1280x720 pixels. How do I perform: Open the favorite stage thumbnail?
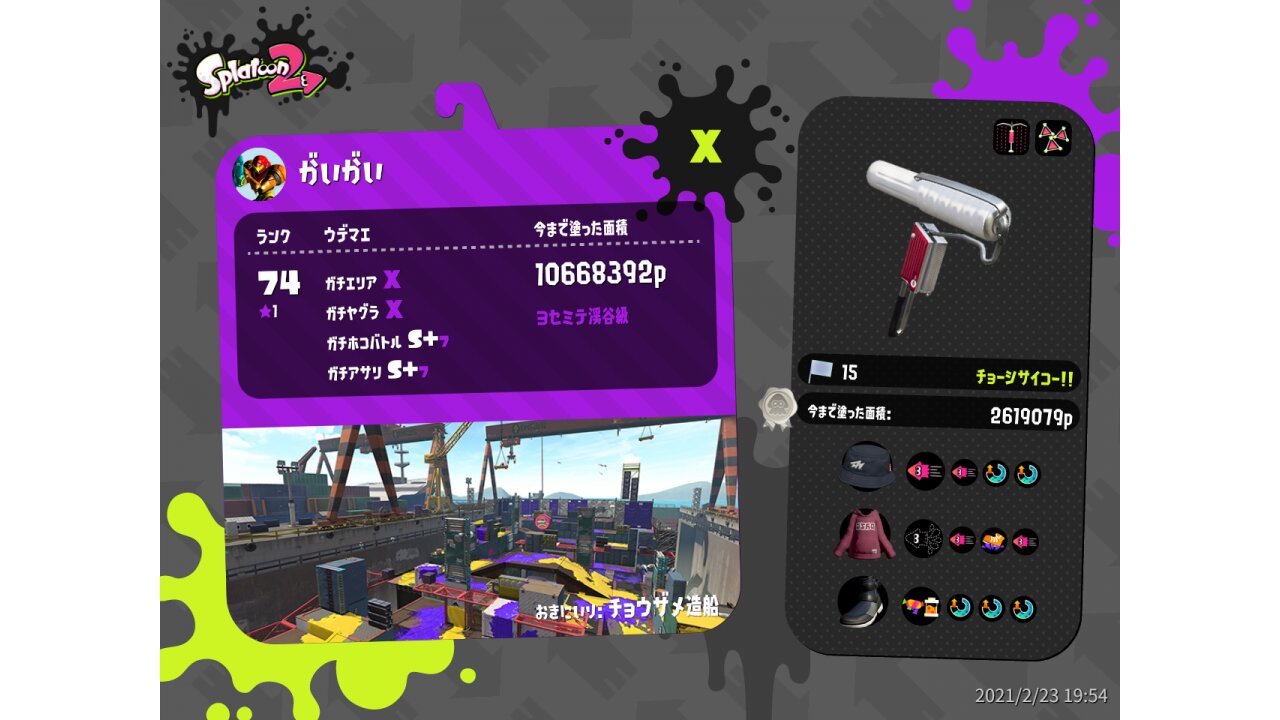(480, 530)
